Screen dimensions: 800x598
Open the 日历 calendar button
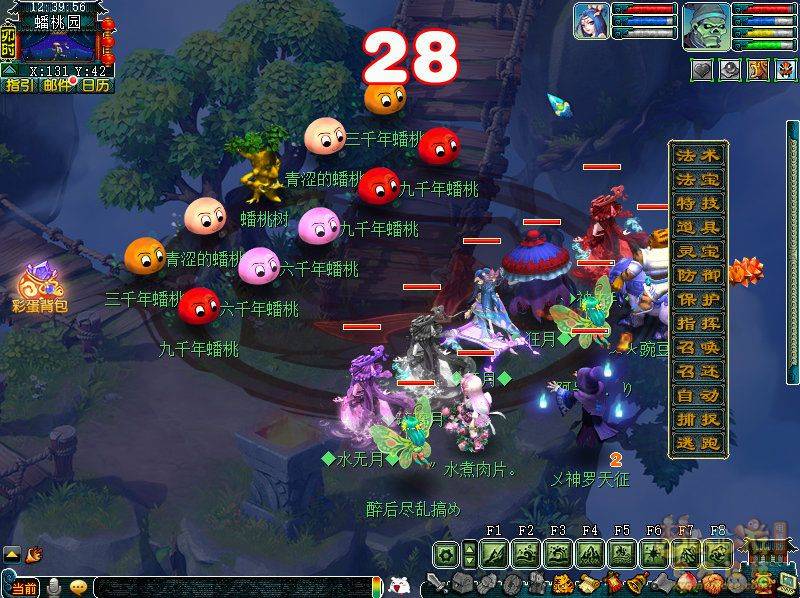click(96, 86)
